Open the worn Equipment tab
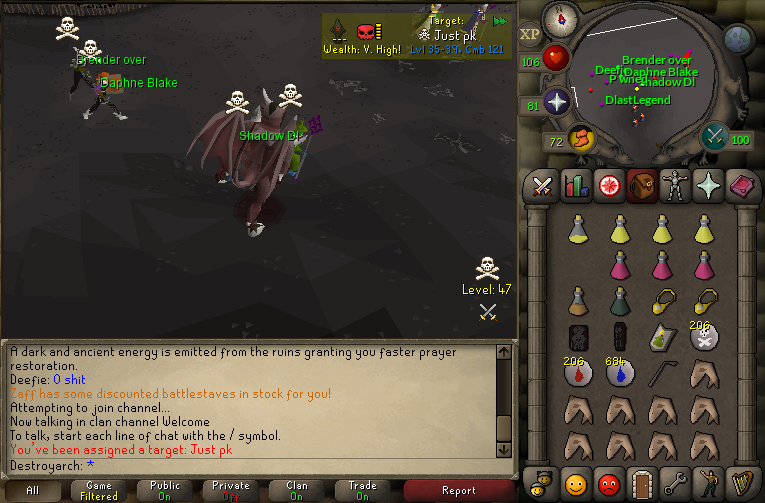The image size is (765, 503). (677, 186)
